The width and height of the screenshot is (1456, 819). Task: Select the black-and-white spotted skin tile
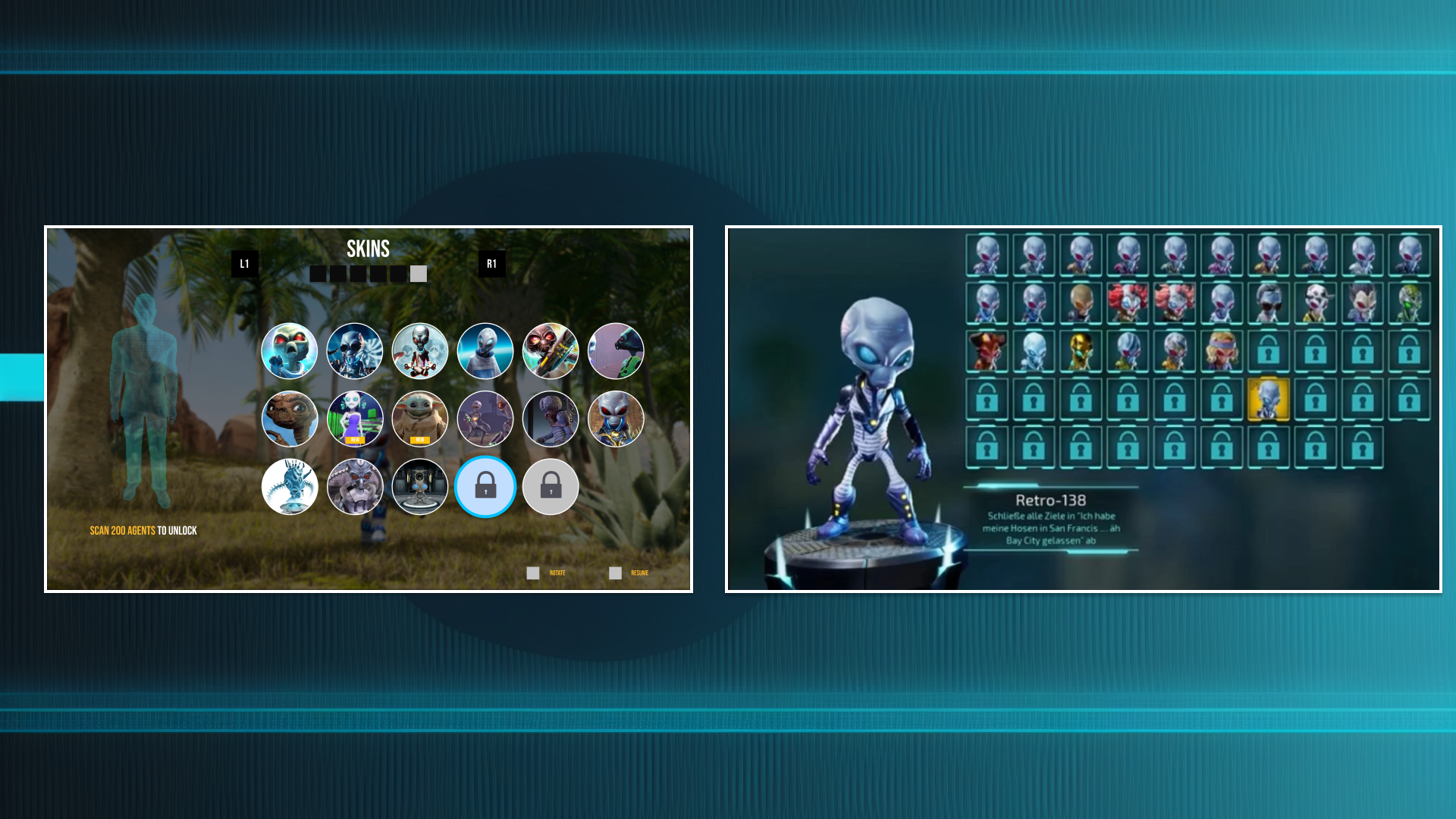click(1315, 303)
